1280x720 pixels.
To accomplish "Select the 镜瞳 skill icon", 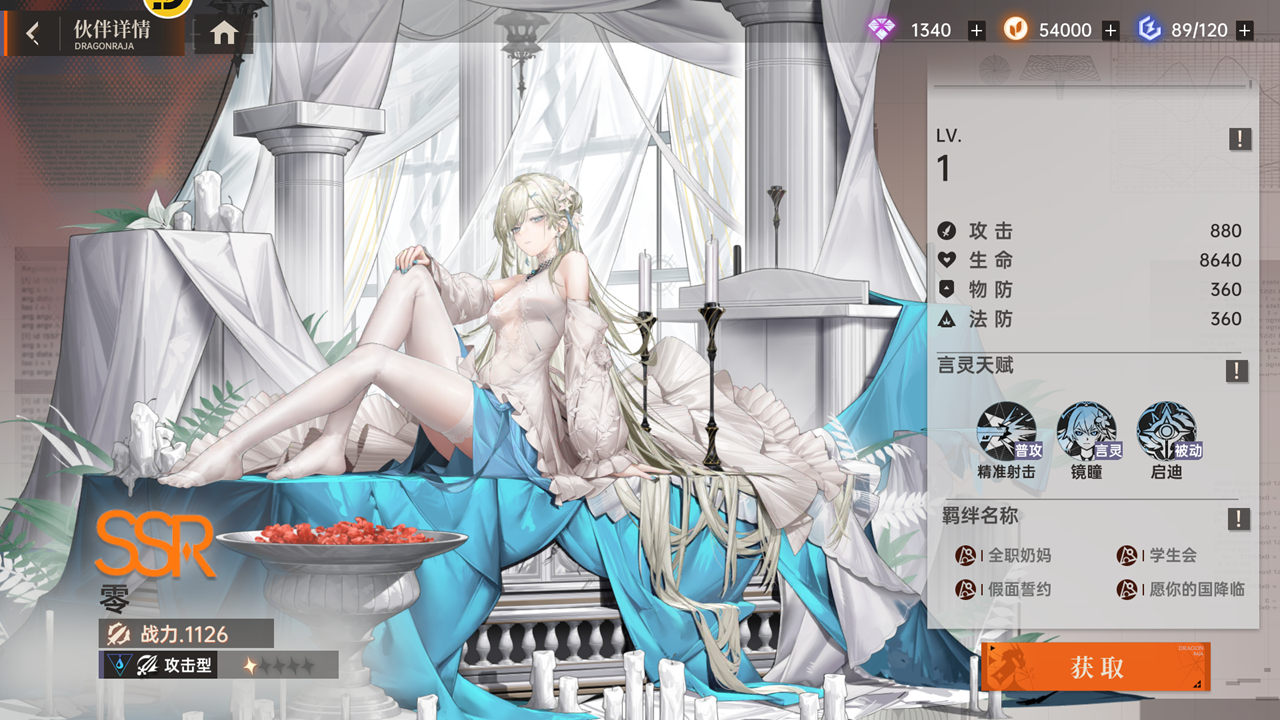I will [x=1087, y=431].
